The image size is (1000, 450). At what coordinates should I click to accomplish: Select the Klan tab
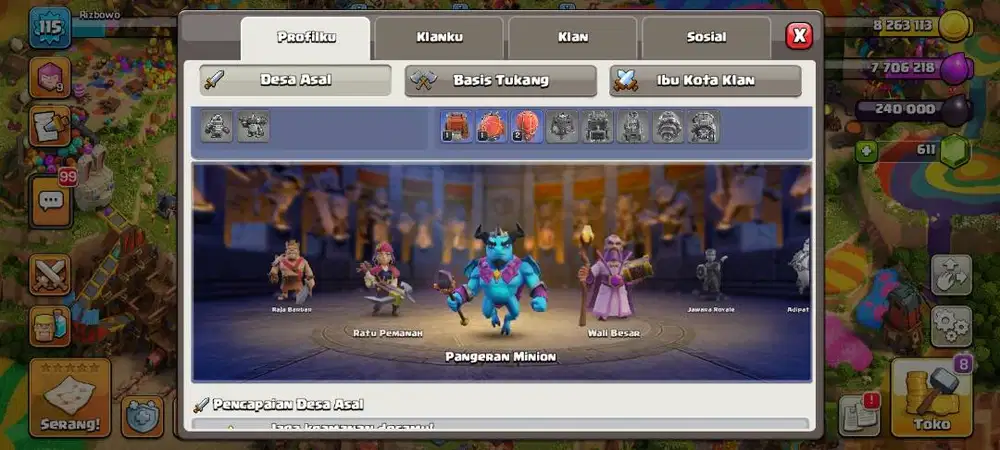572,38
